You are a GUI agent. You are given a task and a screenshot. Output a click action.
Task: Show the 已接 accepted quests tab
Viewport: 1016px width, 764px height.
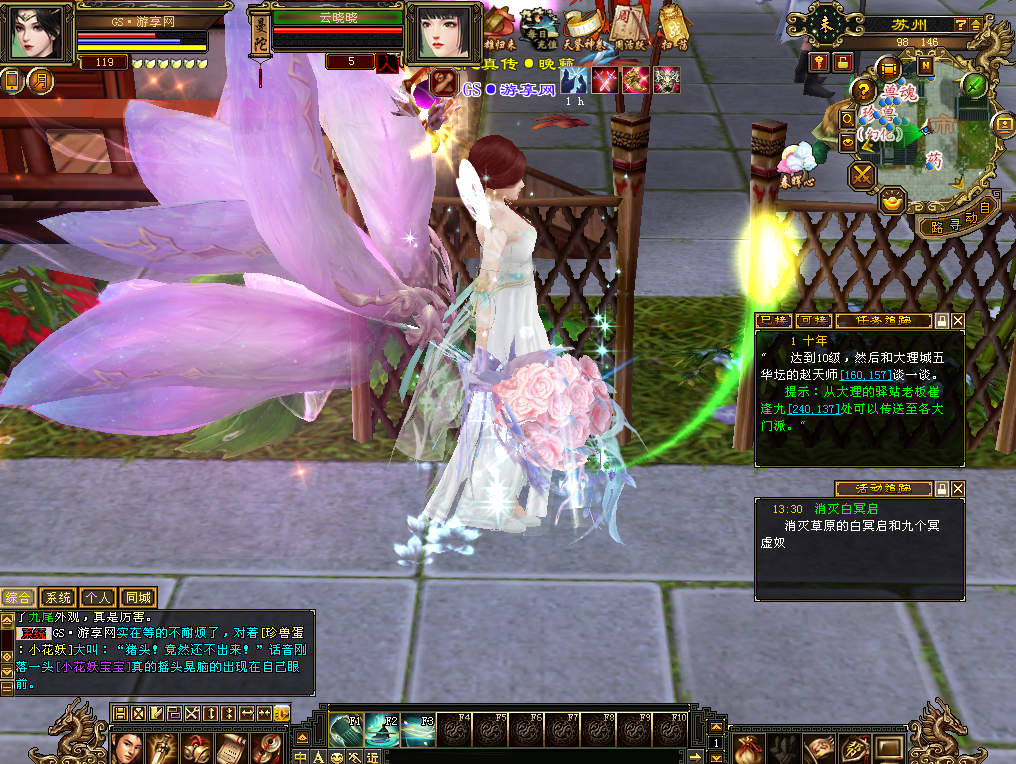[x=774, y=321]
